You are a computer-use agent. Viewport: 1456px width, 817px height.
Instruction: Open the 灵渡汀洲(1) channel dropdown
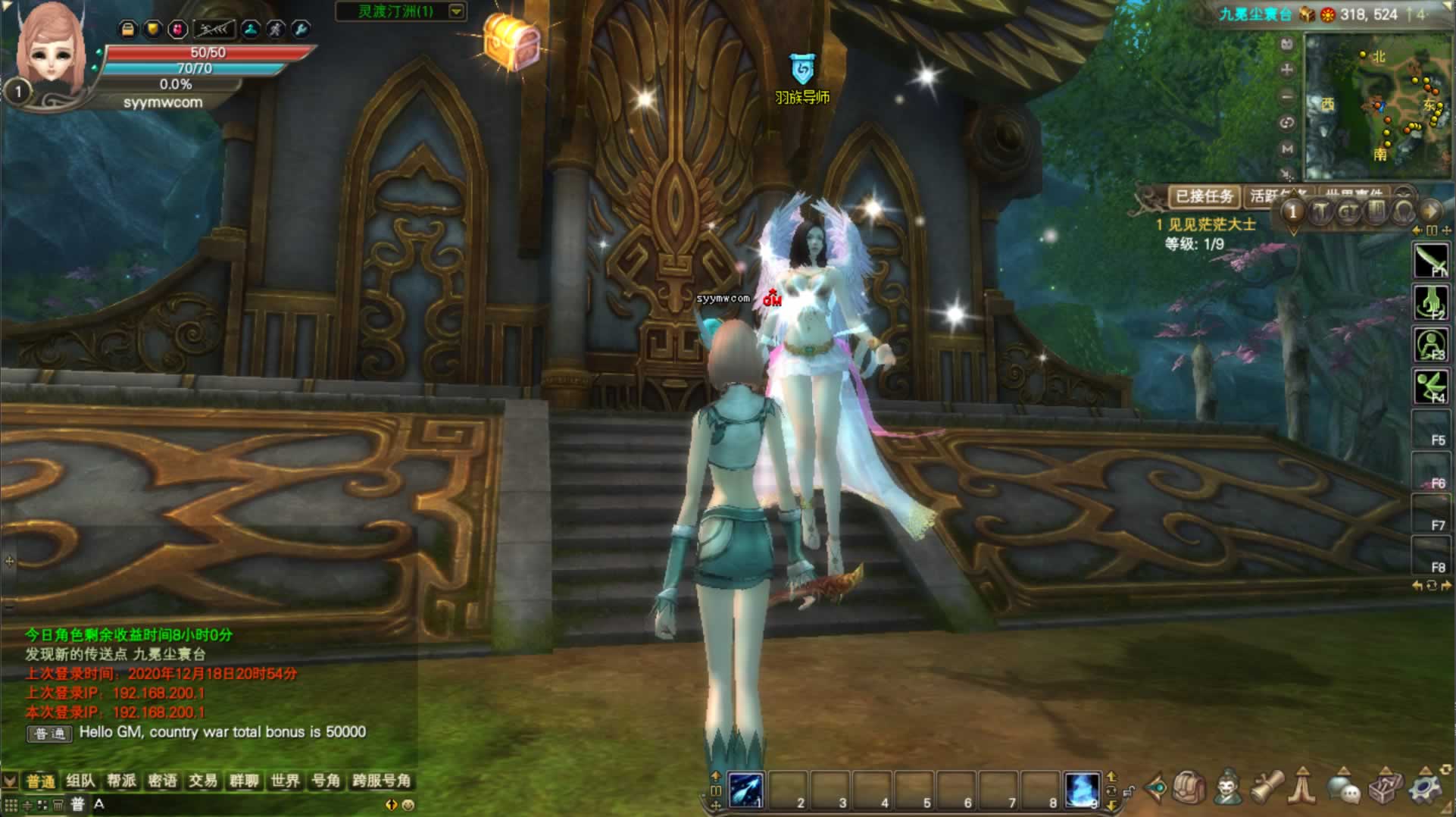click(x=456, y=11)
